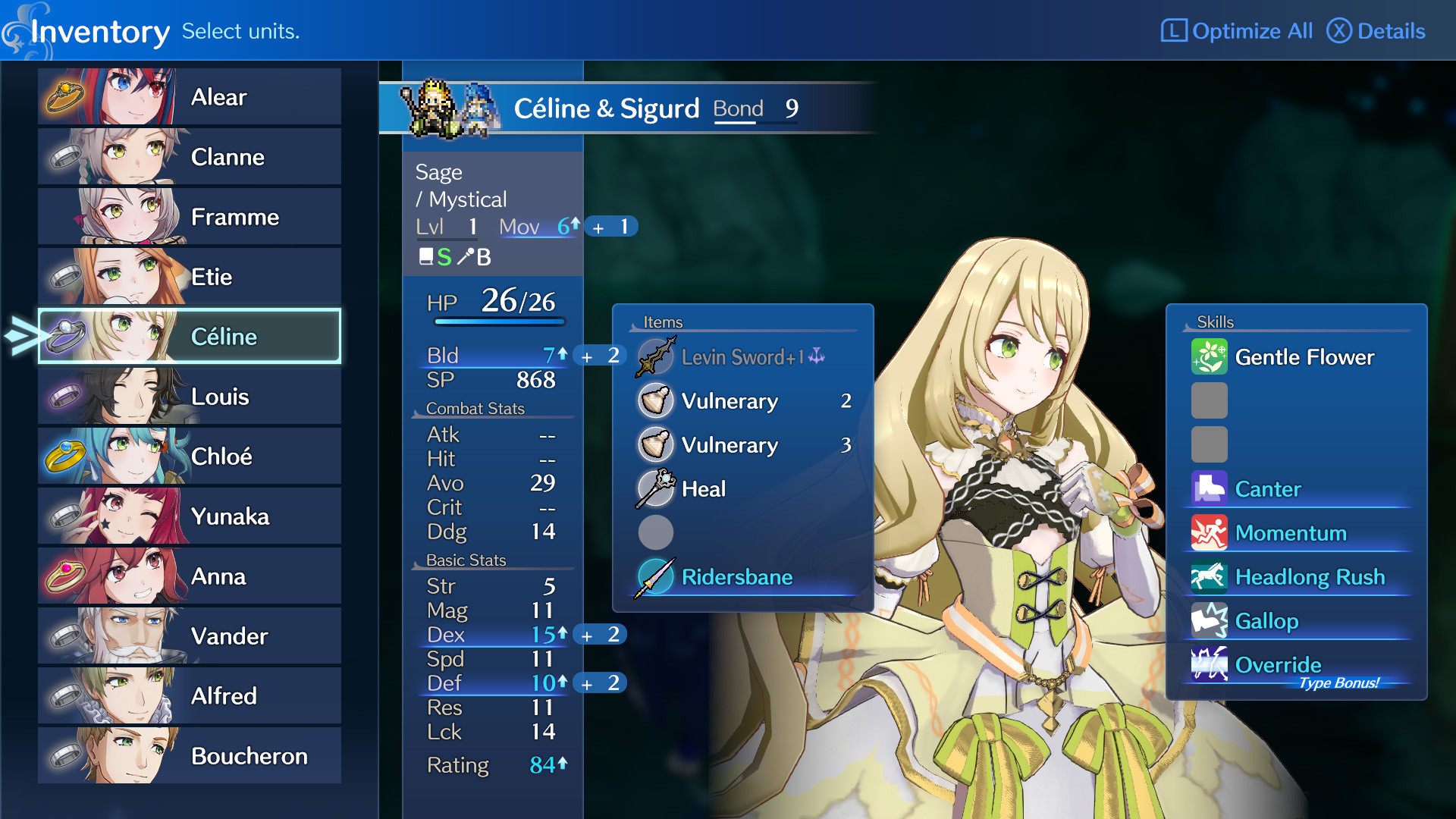Select the Momentum skill icon
Image resolution: width=1456 pixels, height=819 pixels.
[x=1209, y=533]
